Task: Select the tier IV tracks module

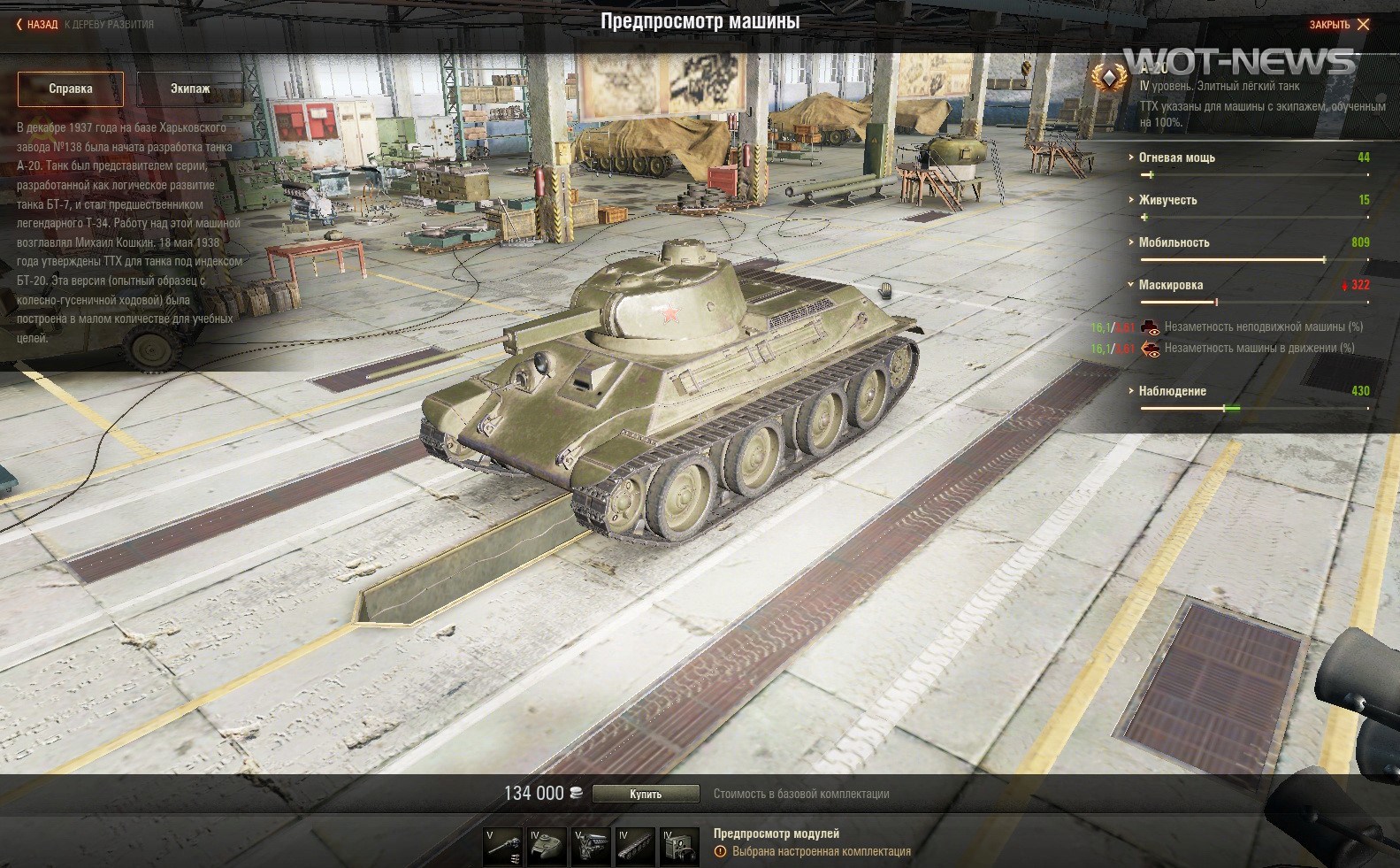Action: [636, 847]
